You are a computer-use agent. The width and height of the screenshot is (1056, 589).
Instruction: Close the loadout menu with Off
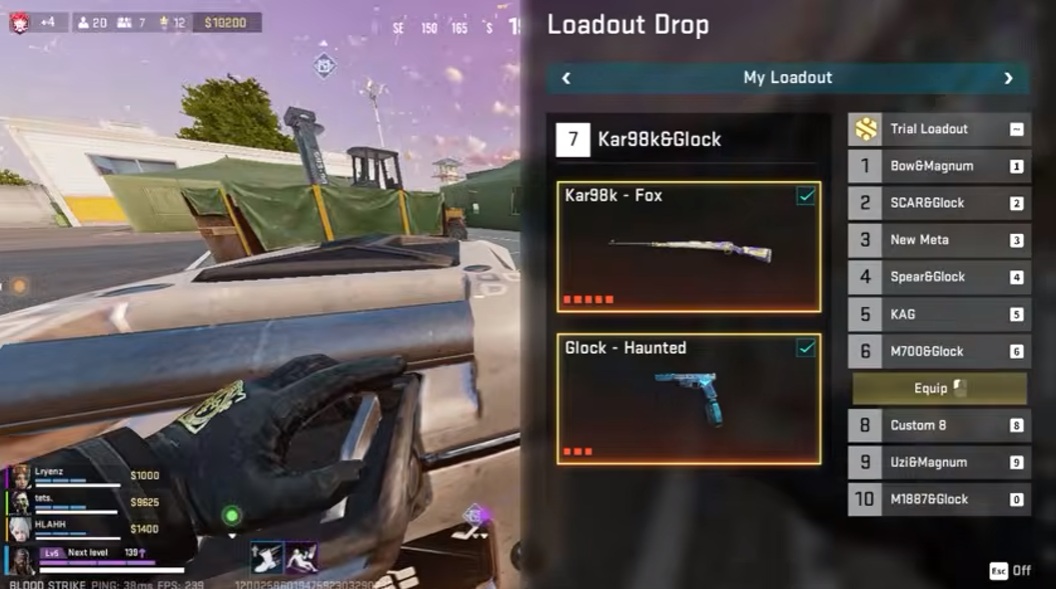point(1010,570)
